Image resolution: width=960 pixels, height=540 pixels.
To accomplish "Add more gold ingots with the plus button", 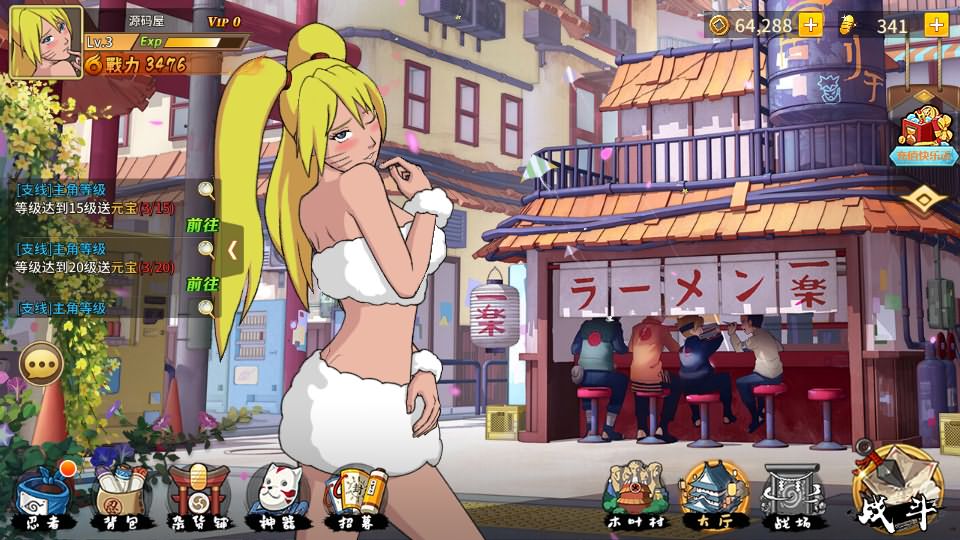I will click(x=936, y=25).
